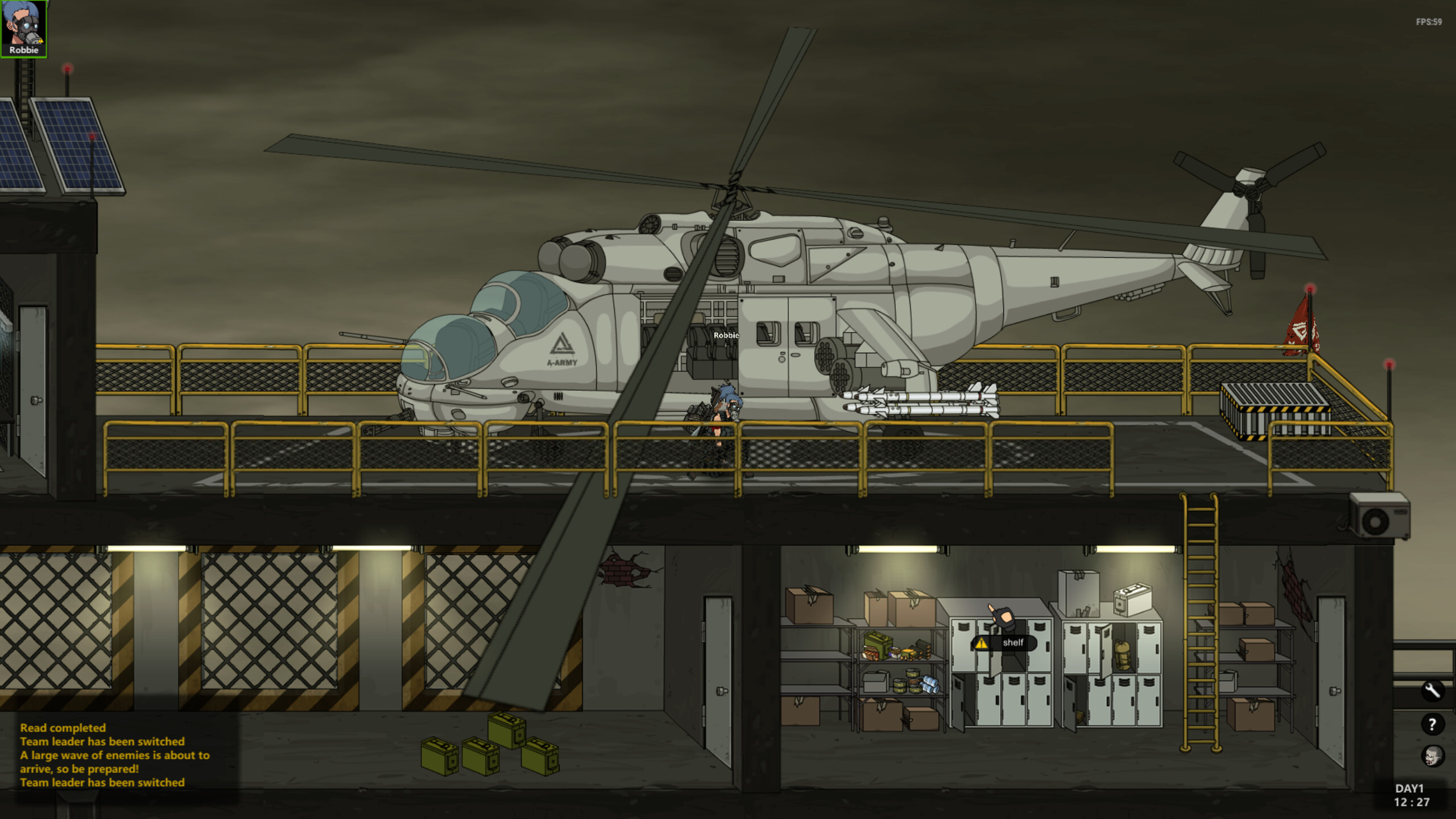Click the Read completed notification text
Viewport: 1456px width, 819px height.
63,728
